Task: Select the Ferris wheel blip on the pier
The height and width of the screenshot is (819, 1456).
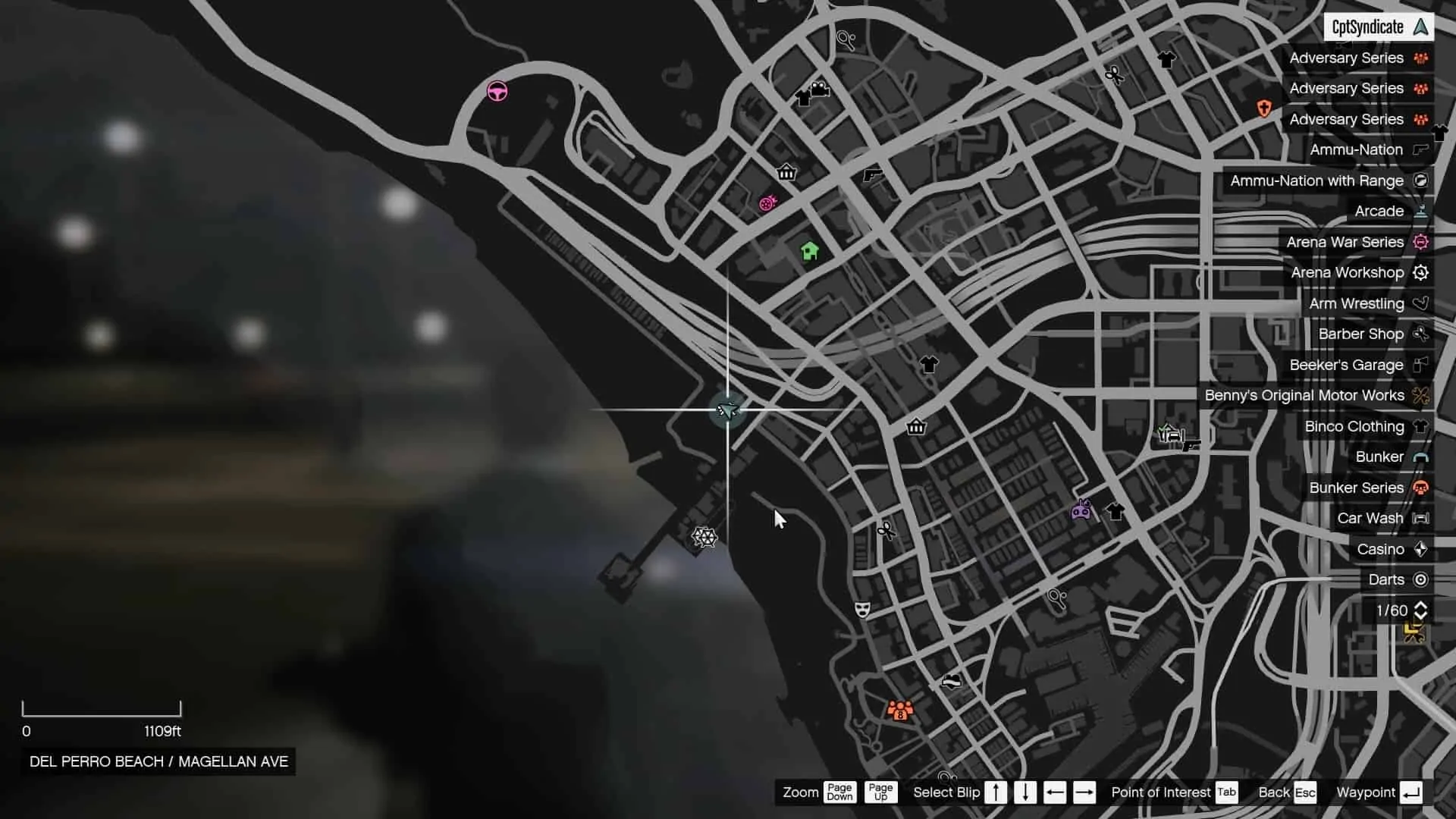Action: pyautogui.click(x=704, y=537)
